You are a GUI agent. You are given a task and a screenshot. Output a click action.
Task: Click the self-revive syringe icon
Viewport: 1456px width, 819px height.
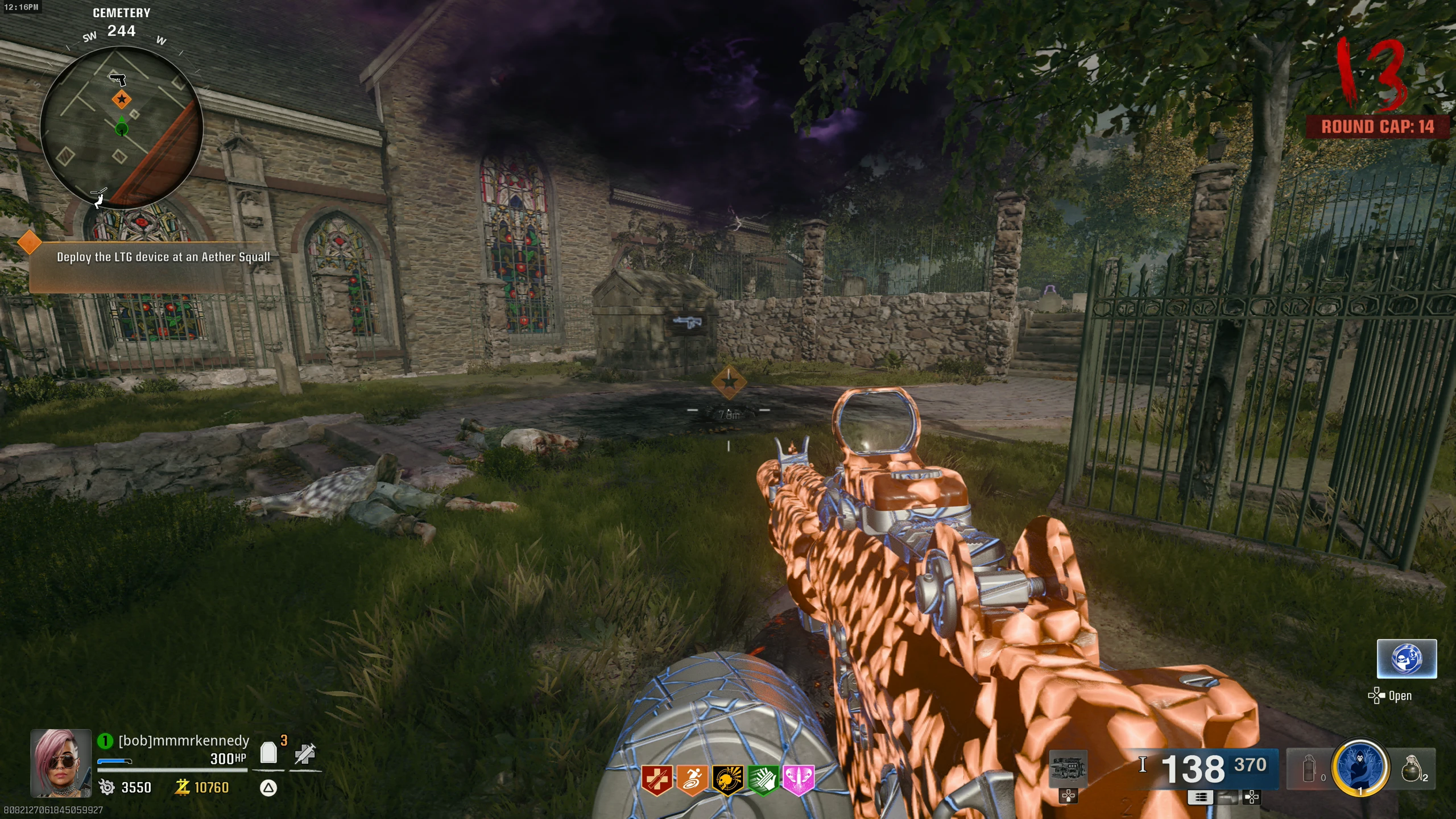point(305,754)
